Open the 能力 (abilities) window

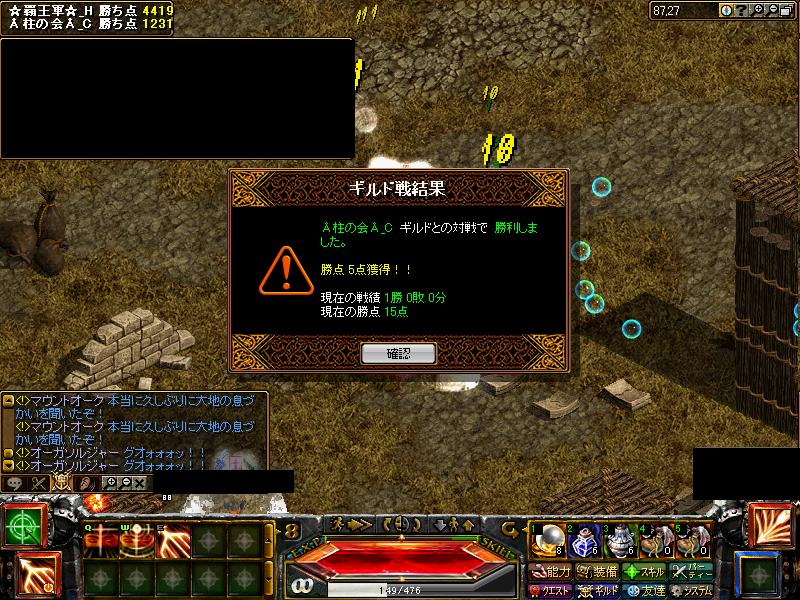550,572
